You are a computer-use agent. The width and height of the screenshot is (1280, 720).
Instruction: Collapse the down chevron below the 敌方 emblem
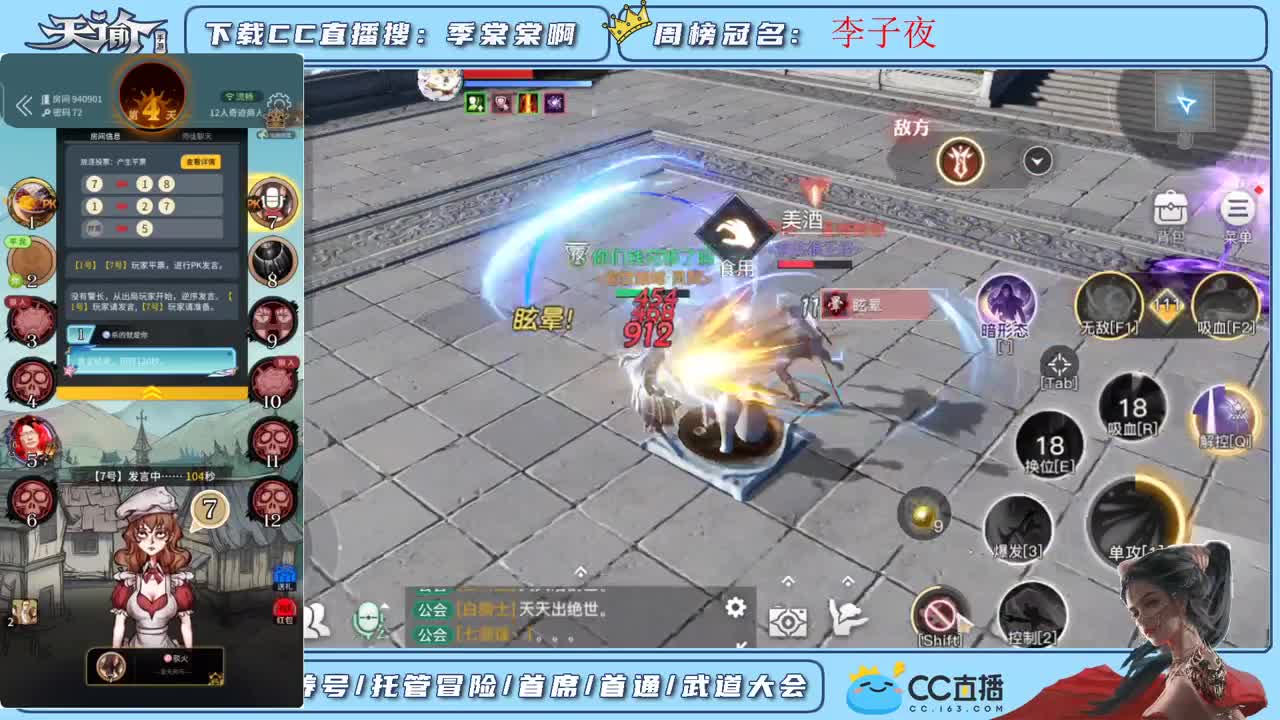[1036, 158]
